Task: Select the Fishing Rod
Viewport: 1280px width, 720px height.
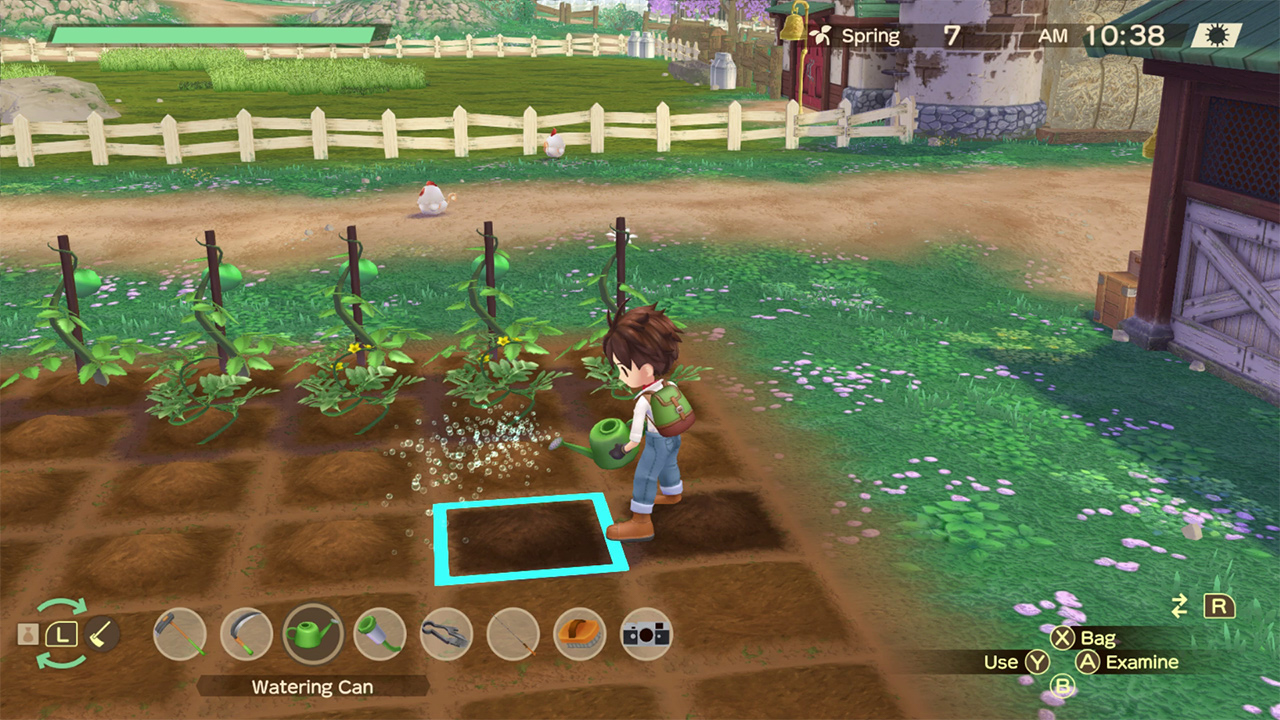Action: (513, 634)
